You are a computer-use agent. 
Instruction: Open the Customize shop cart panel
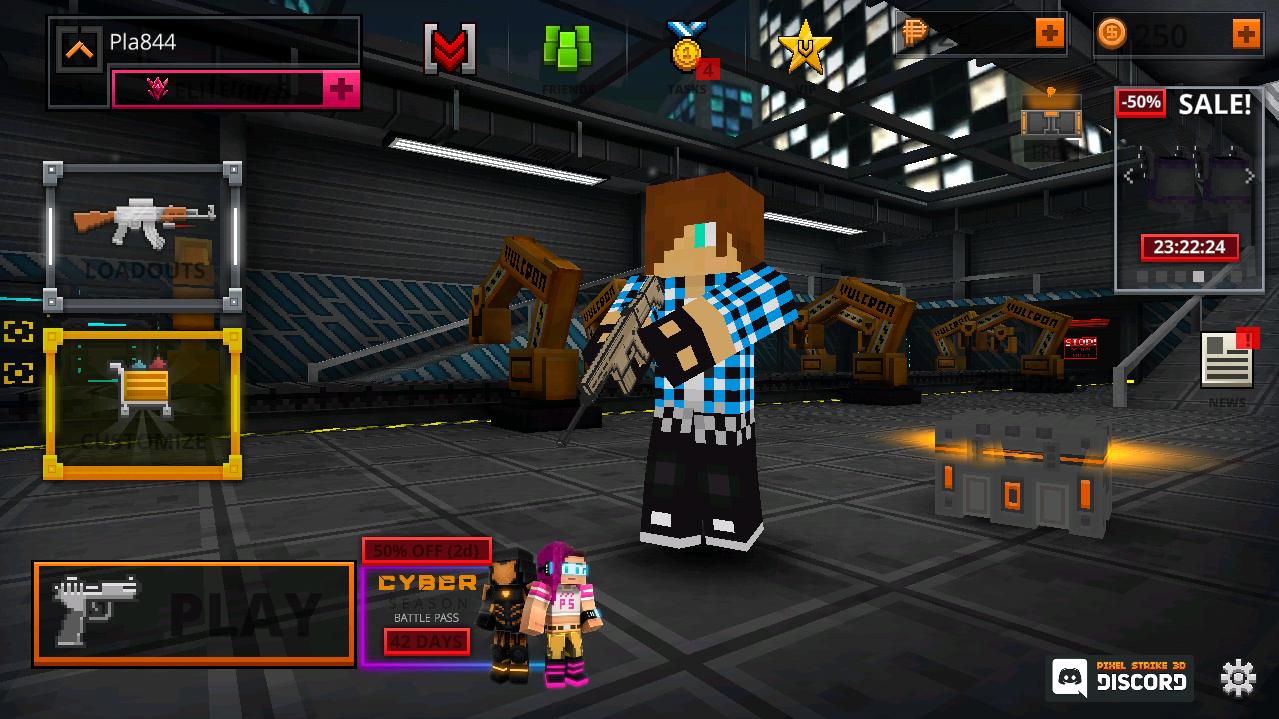[143, 403]
